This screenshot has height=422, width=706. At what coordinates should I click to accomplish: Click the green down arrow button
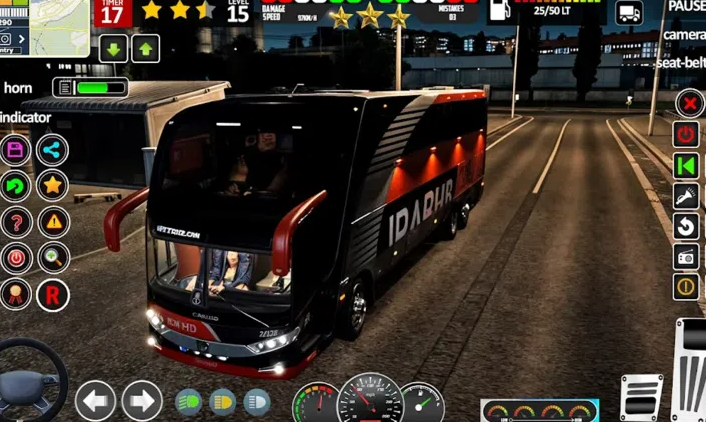pos(113,48)
